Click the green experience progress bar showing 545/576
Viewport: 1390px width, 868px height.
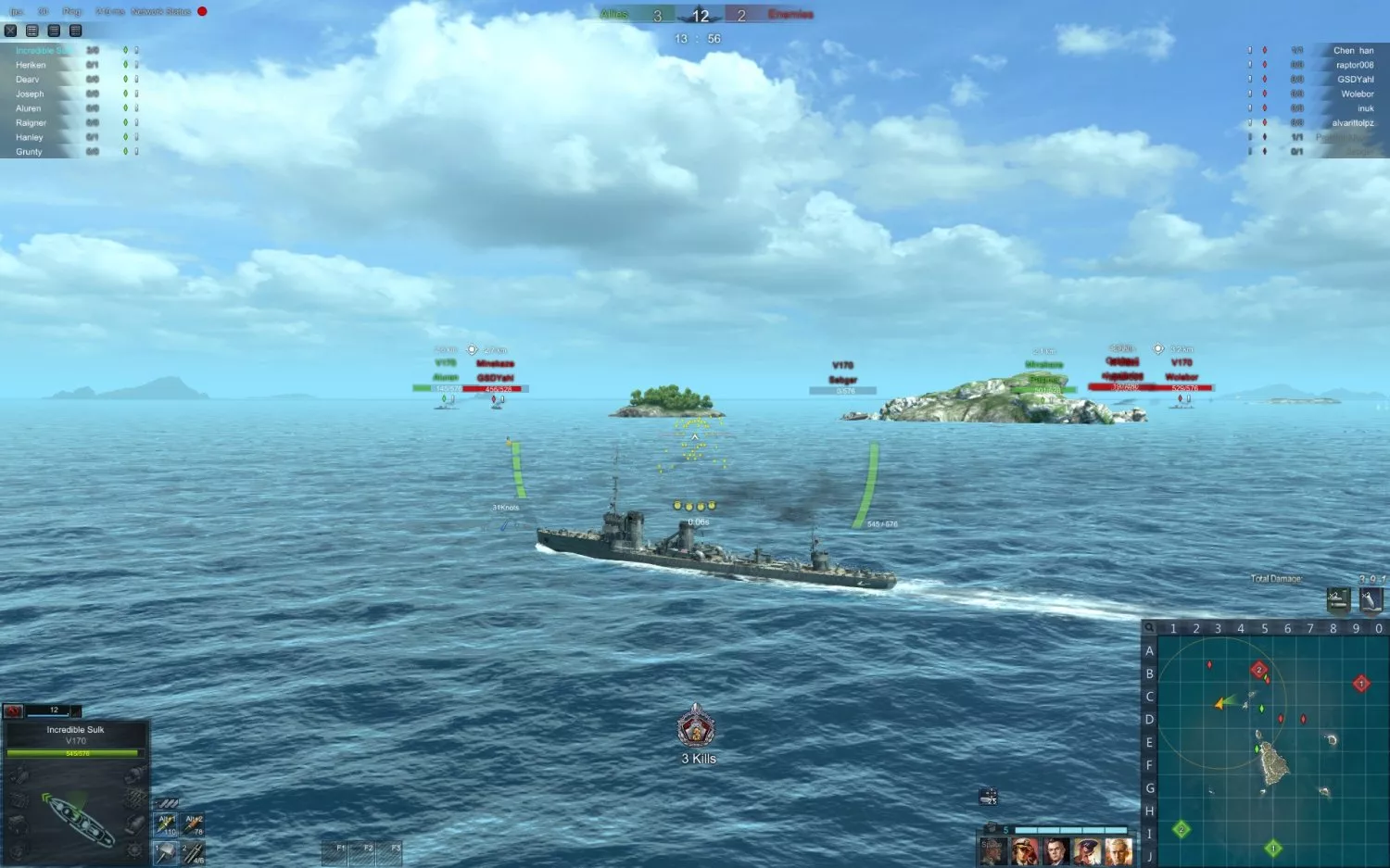tap(75, 753)
